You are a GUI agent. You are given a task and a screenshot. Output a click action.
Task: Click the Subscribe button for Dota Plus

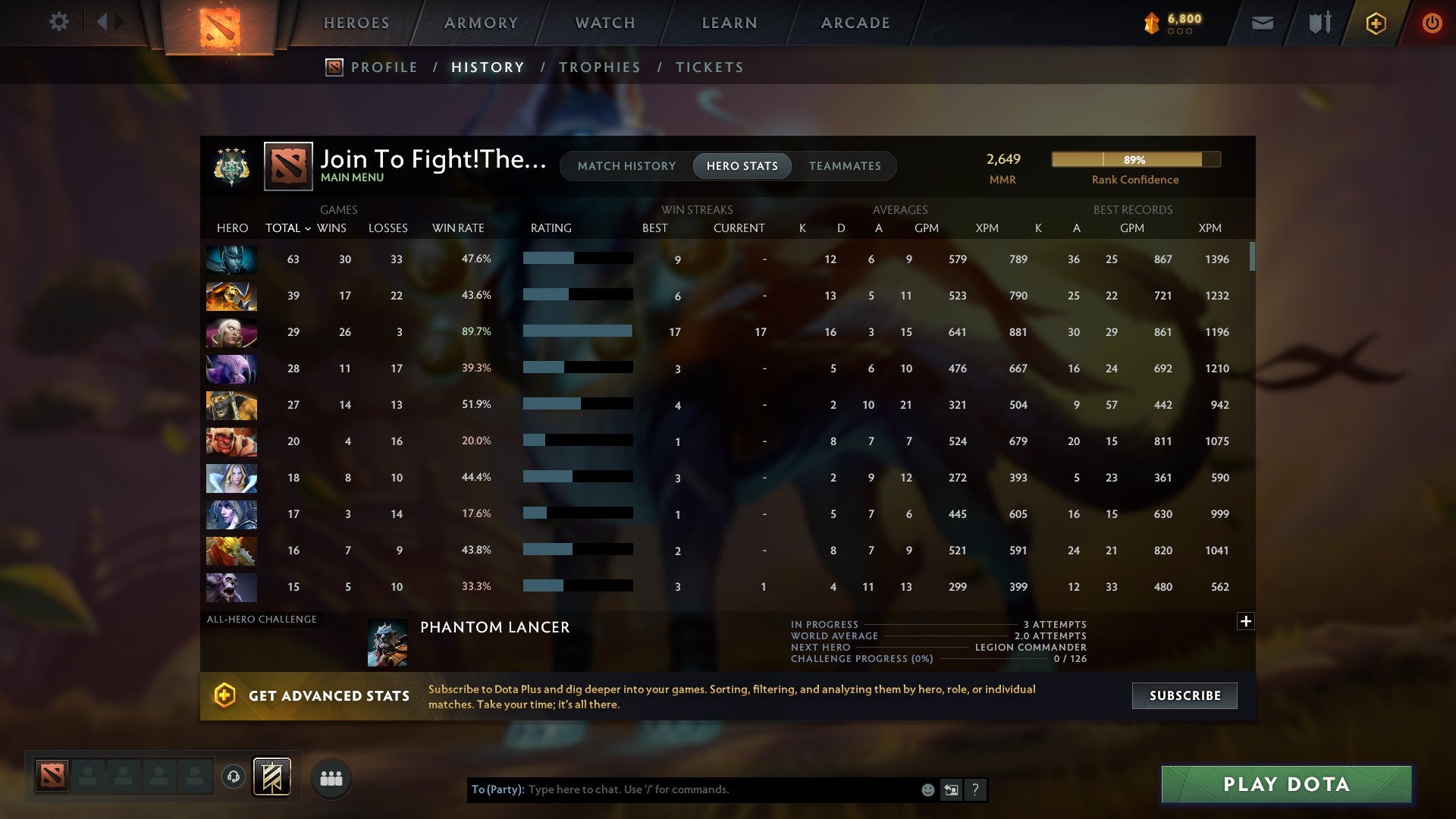coord(1184,695)
